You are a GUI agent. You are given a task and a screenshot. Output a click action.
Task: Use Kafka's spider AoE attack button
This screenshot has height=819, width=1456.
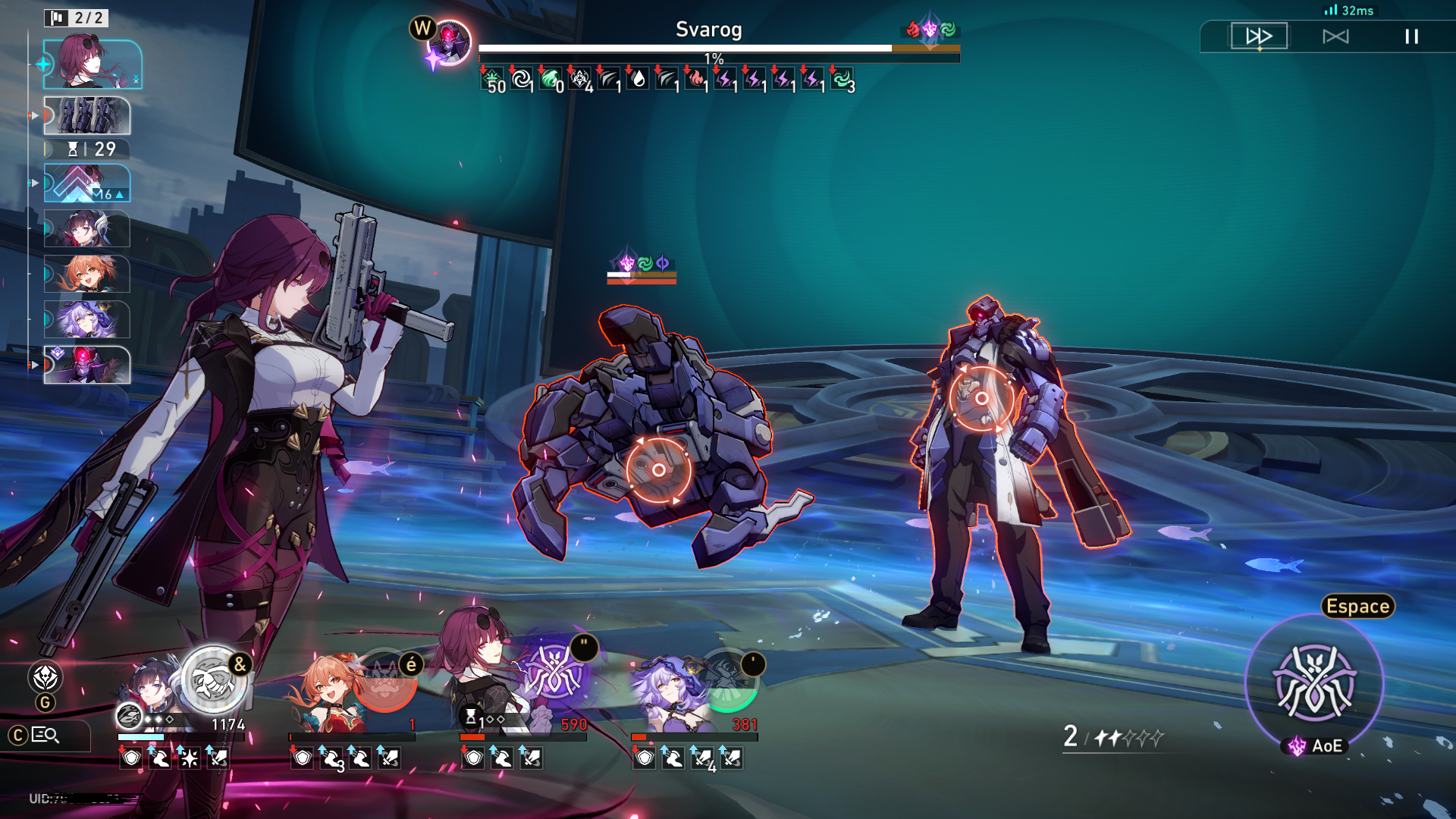pyautogui.click(x=1315, y=682)
